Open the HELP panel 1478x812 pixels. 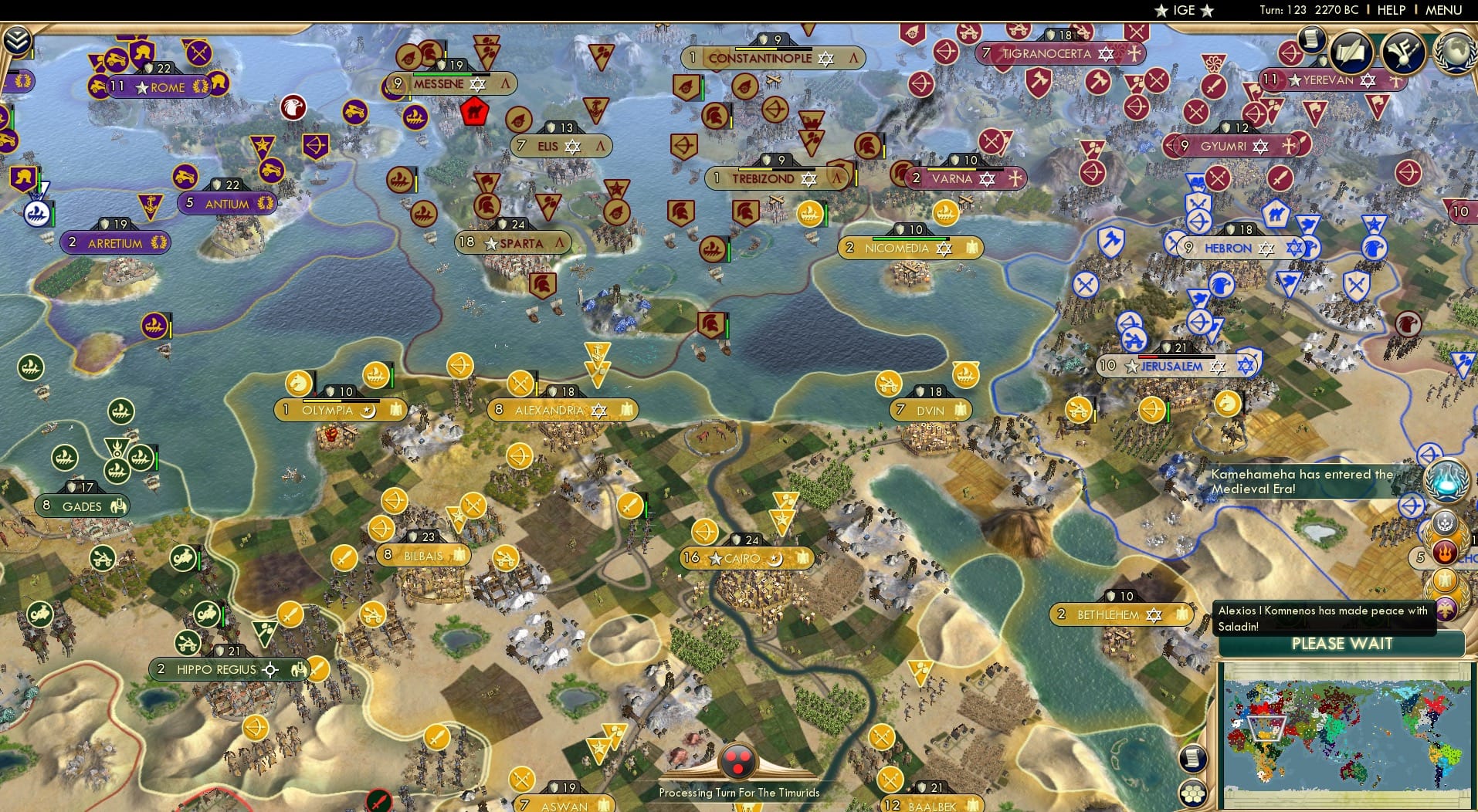click(1390, 10)
